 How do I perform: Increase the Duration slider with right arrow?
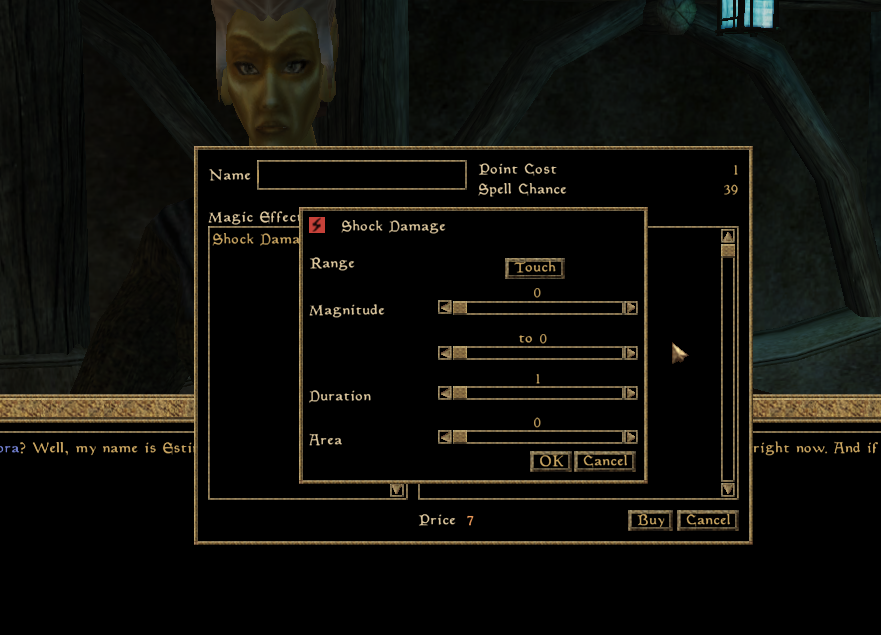coord(631,393)
